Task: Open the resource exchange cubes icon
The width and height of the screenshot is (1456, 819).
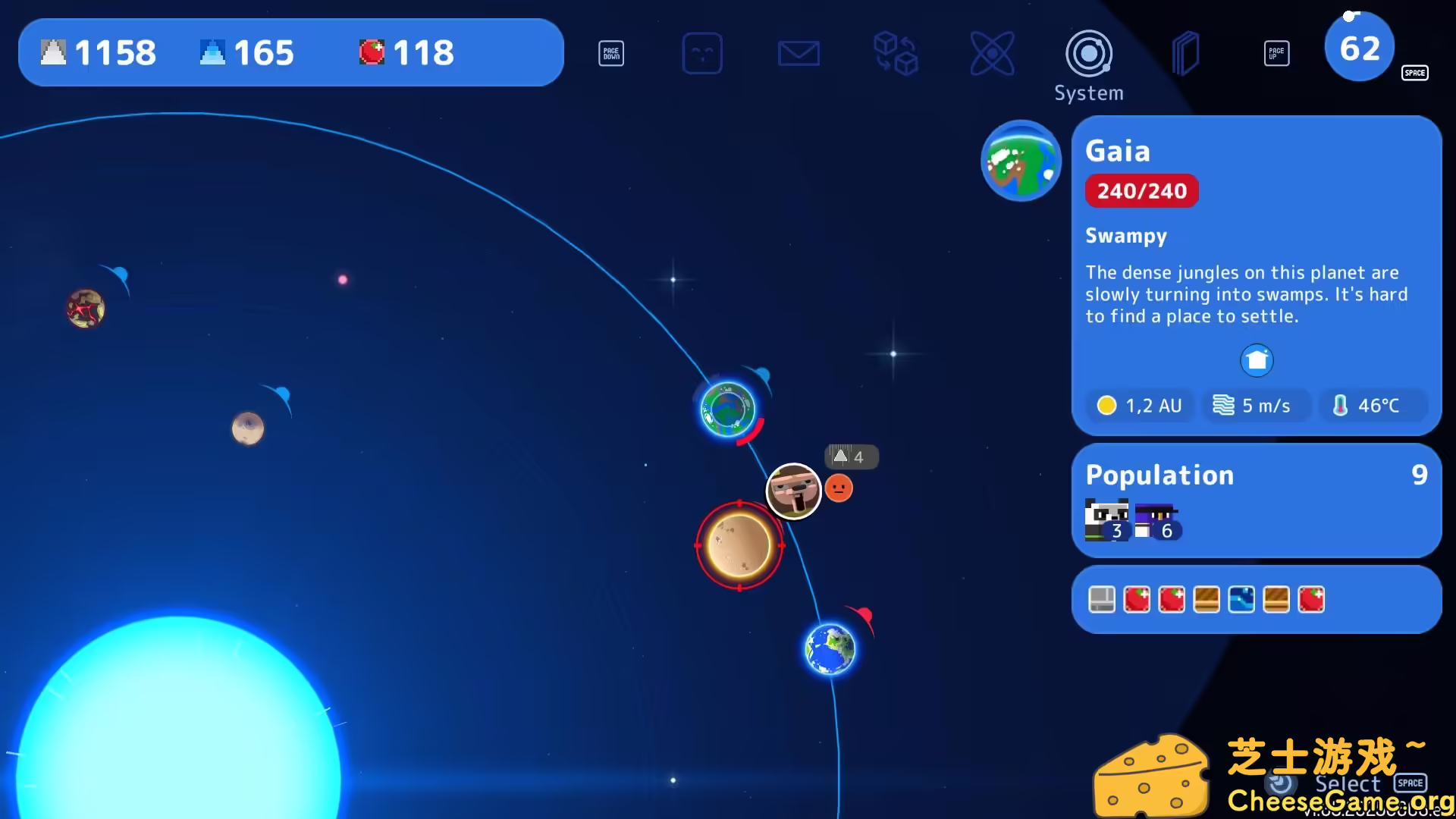Action: (896, 53)
